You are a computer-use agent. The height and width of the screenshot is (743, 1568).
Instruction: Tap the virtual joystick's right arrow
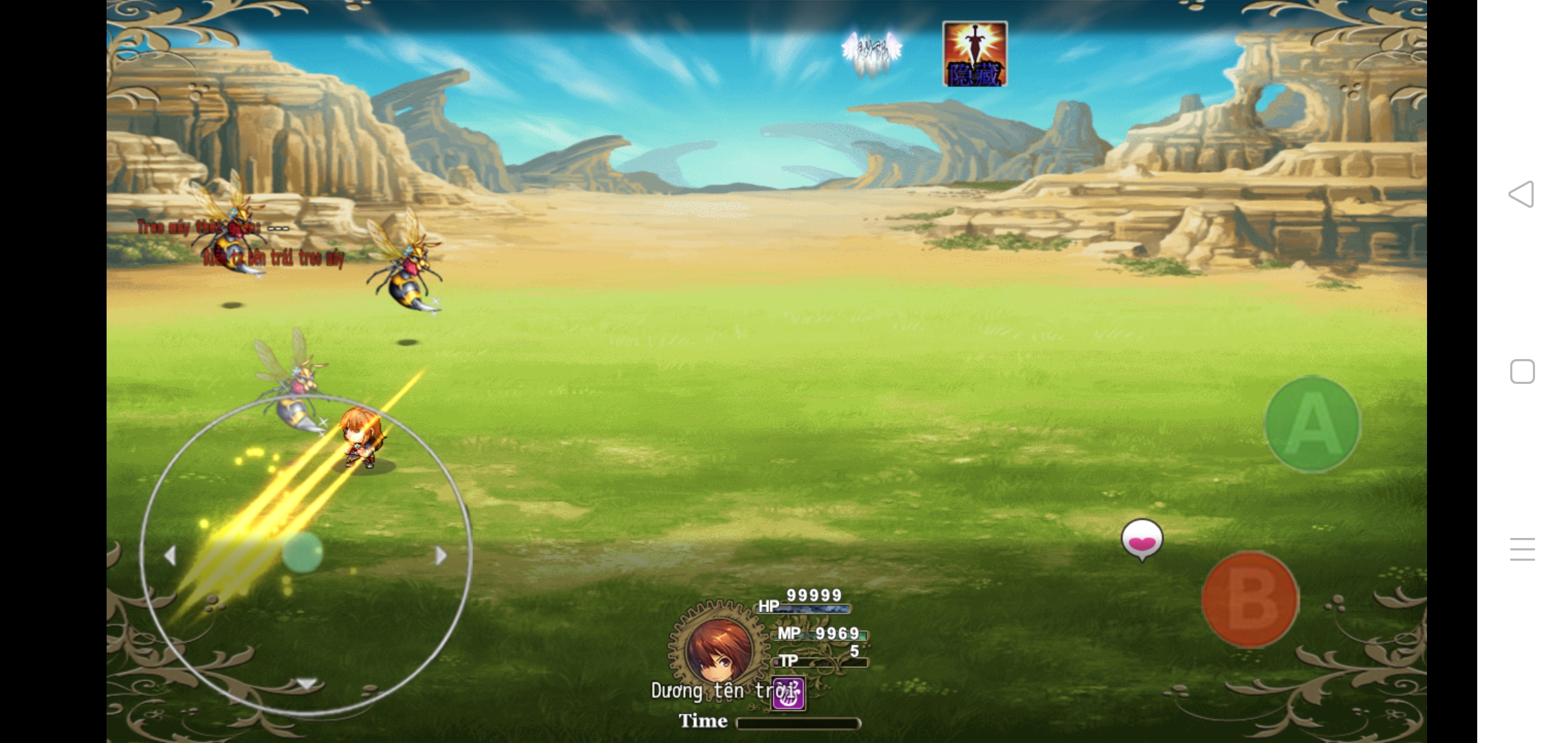click(x=441, y=555)
